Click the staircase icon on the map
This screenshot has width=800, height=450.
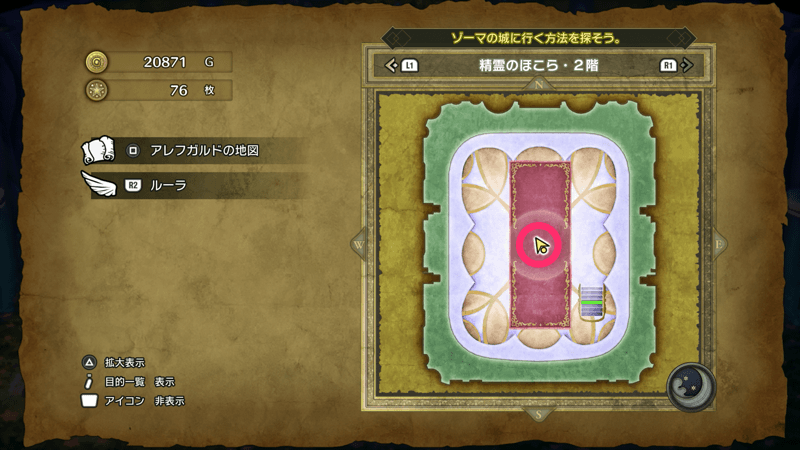pyautogui.click(x=593, y=301)
